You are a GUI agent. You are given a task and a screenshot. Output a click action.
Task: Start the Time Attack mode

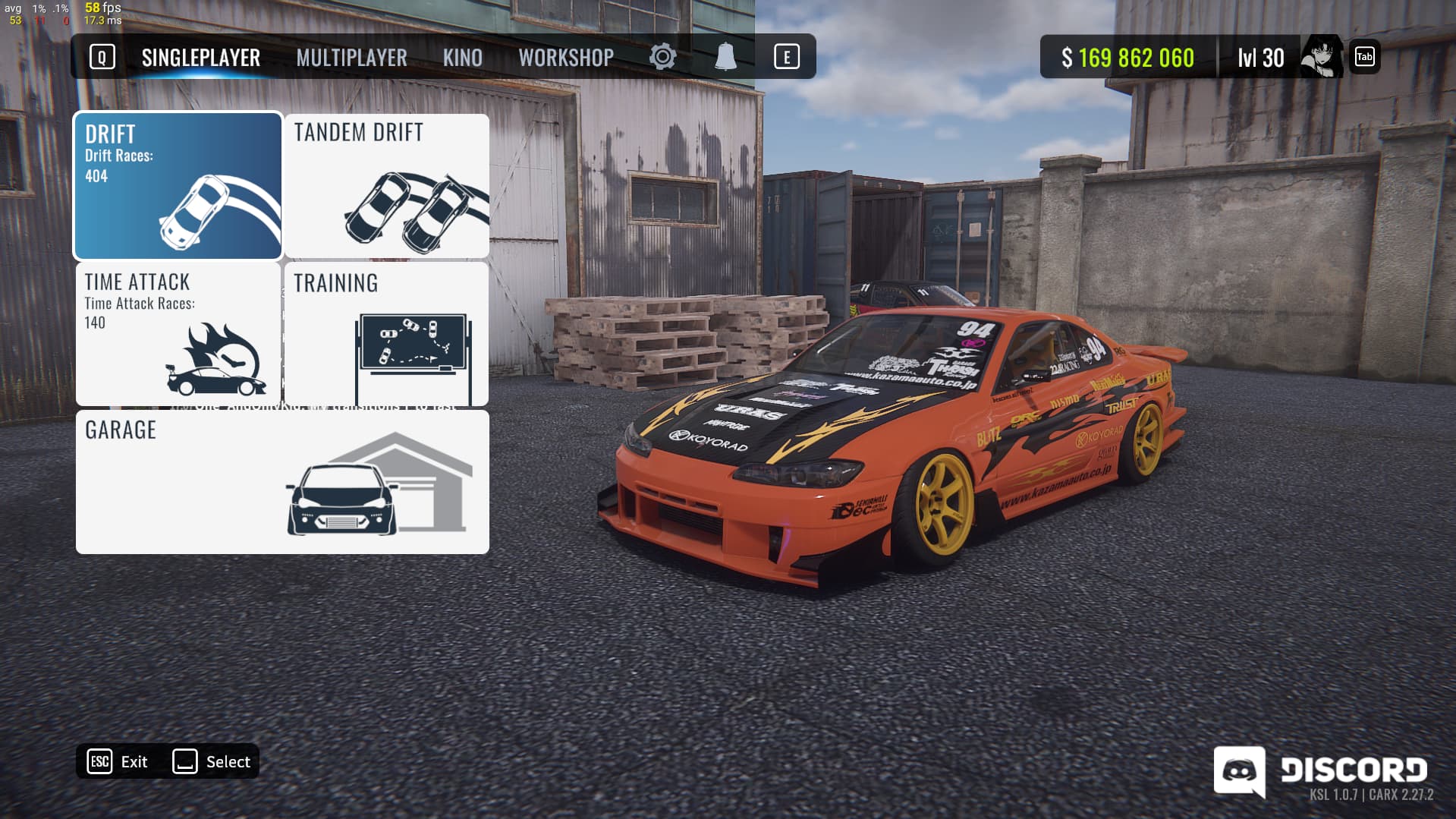tap(178, 334)
